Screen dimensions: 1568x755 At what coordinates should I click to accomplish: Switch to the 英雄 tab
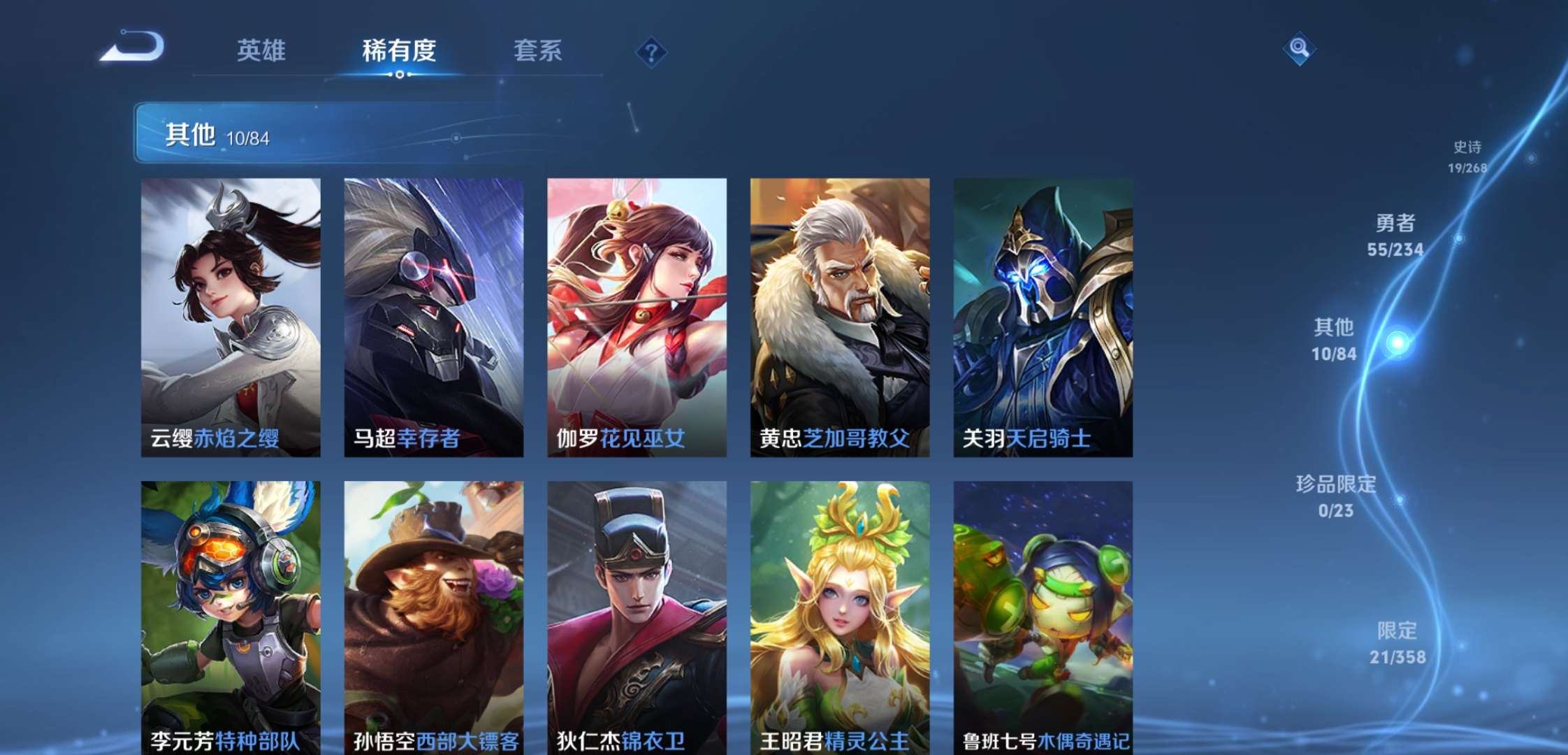click(262, 51)
